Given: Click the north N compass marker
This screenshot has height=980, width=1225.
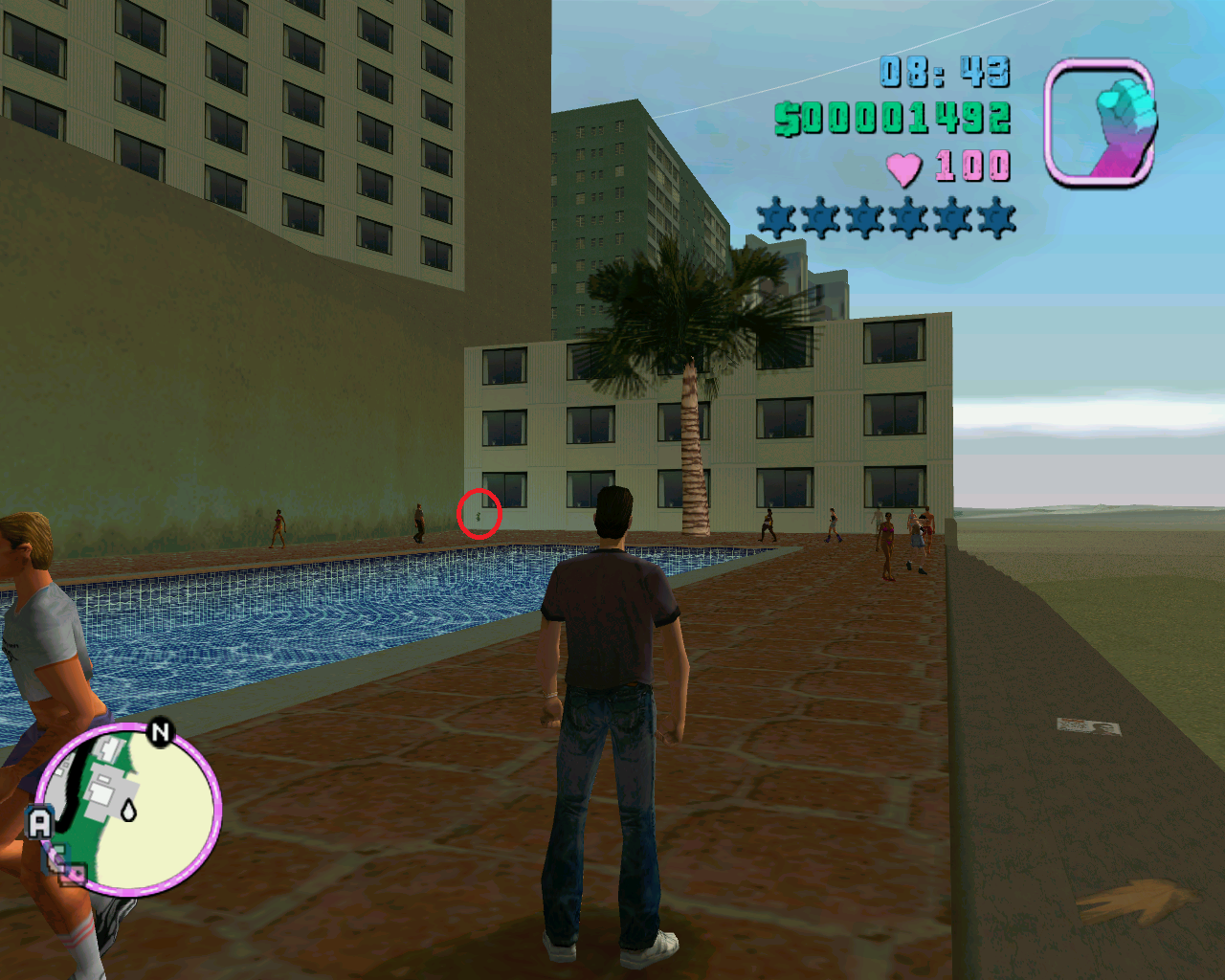Looking at the screenshot, I should pyautogui.click(x=160, y=733).
